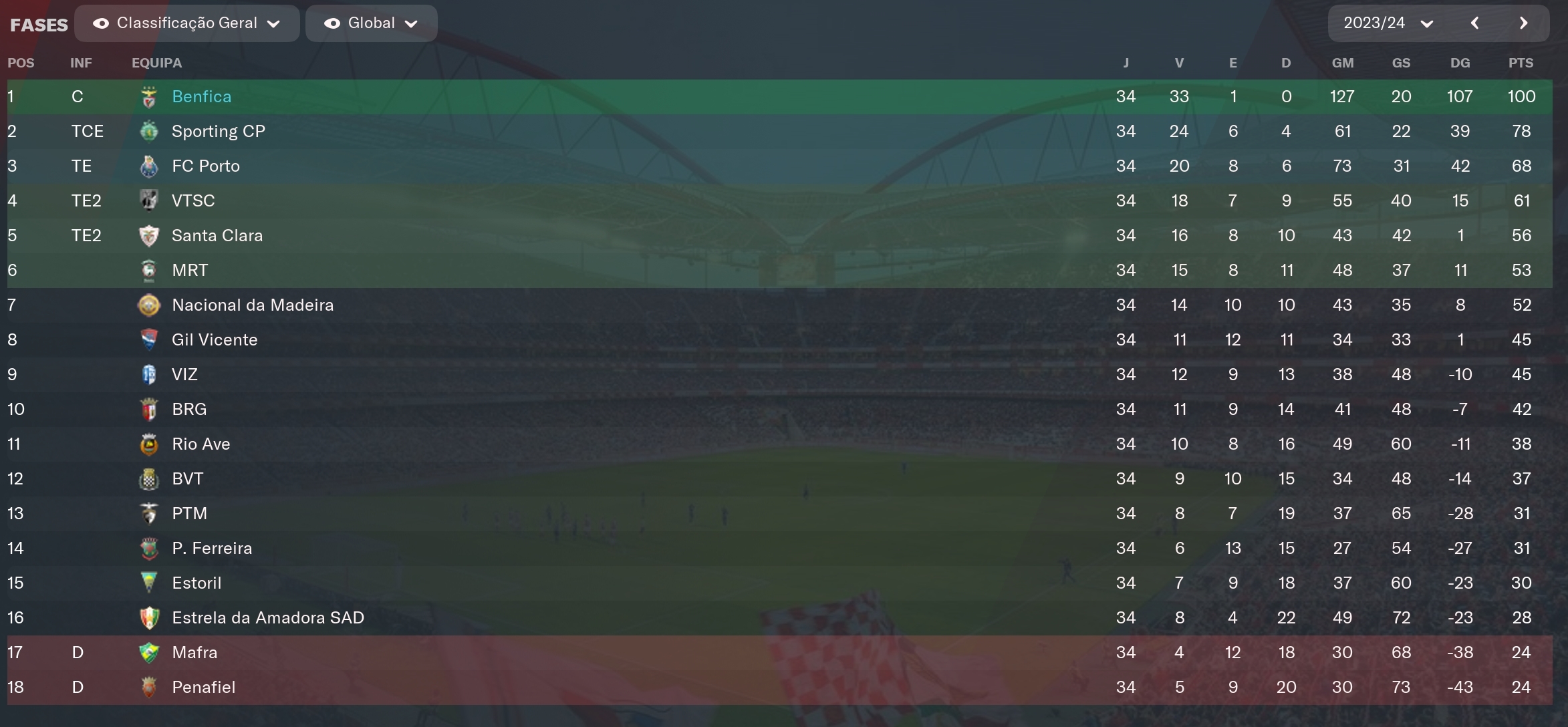The image size is (1568, 727).
Task: Sort table by PTS column header
Action: (x=1521, y=63)
